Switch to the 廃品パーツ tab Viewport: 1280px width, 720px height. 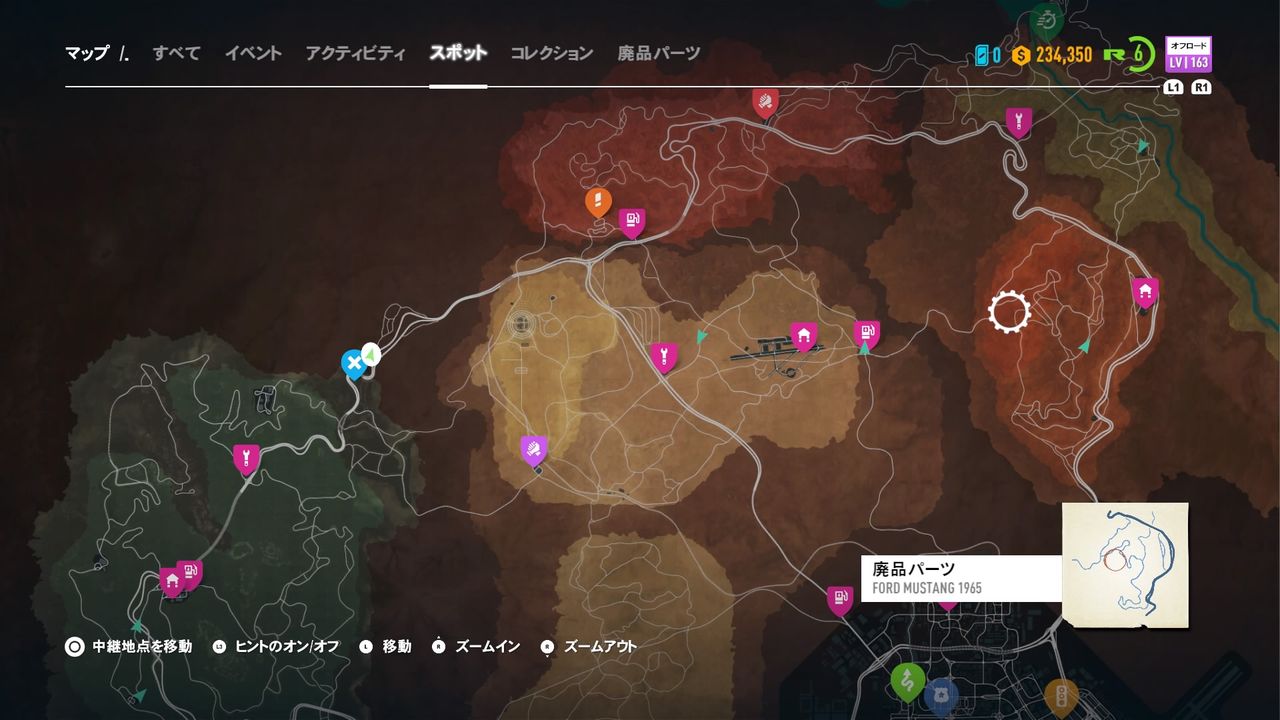[661, 54]
